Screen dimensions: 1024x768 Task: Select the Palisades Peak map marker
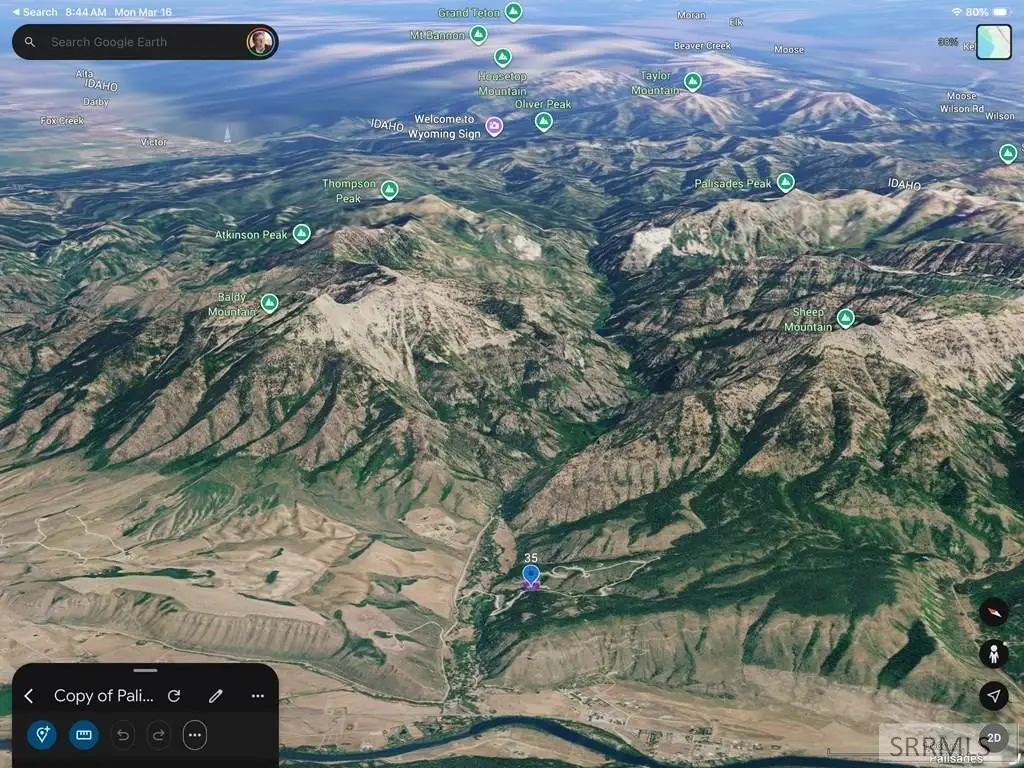tap(786, 182)
